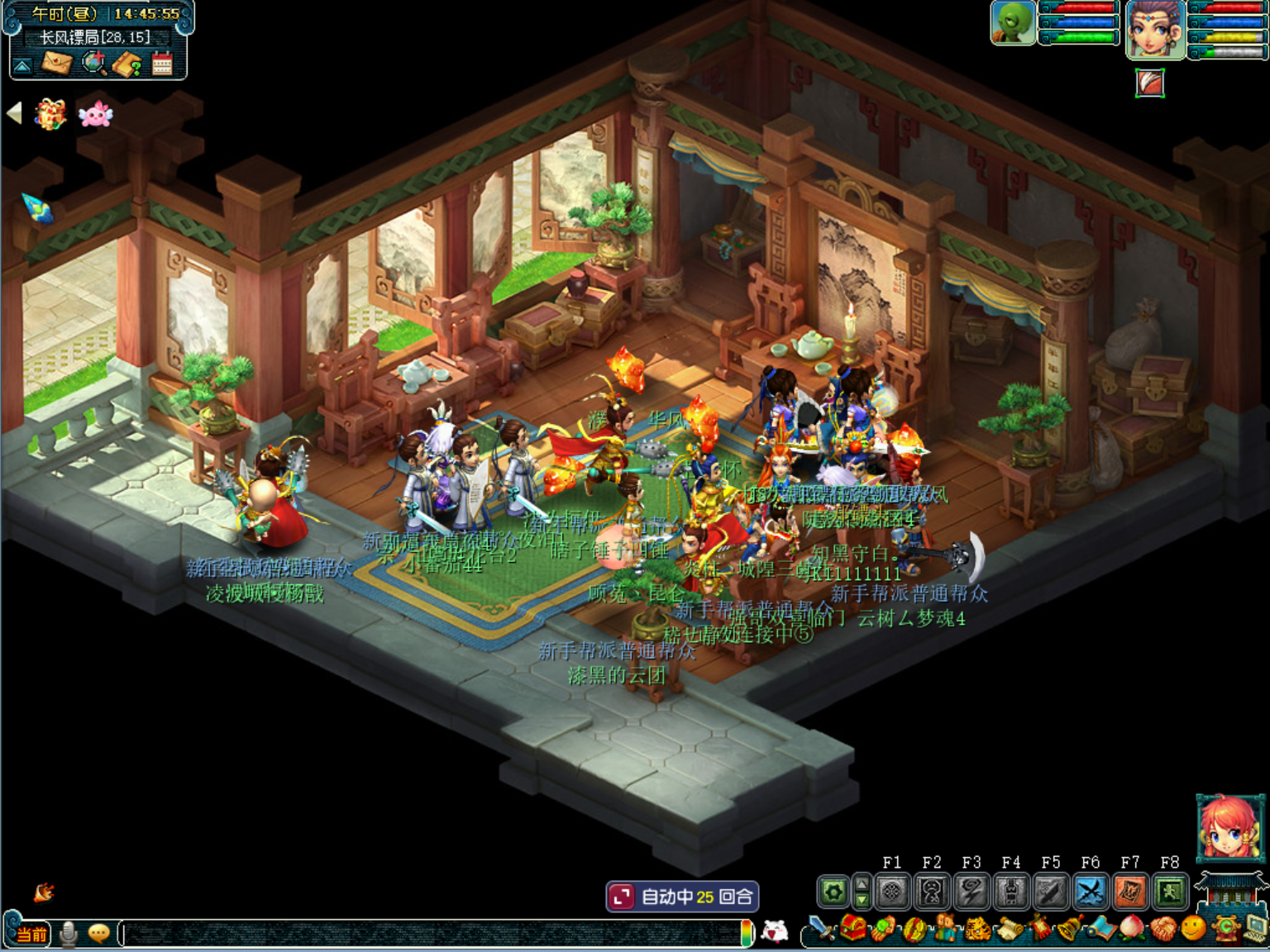Open the help guidebook with question mark
Image resolution: width=1270 pixels, height=952 pixels.
pyautogui.click(x=127, y=64)
